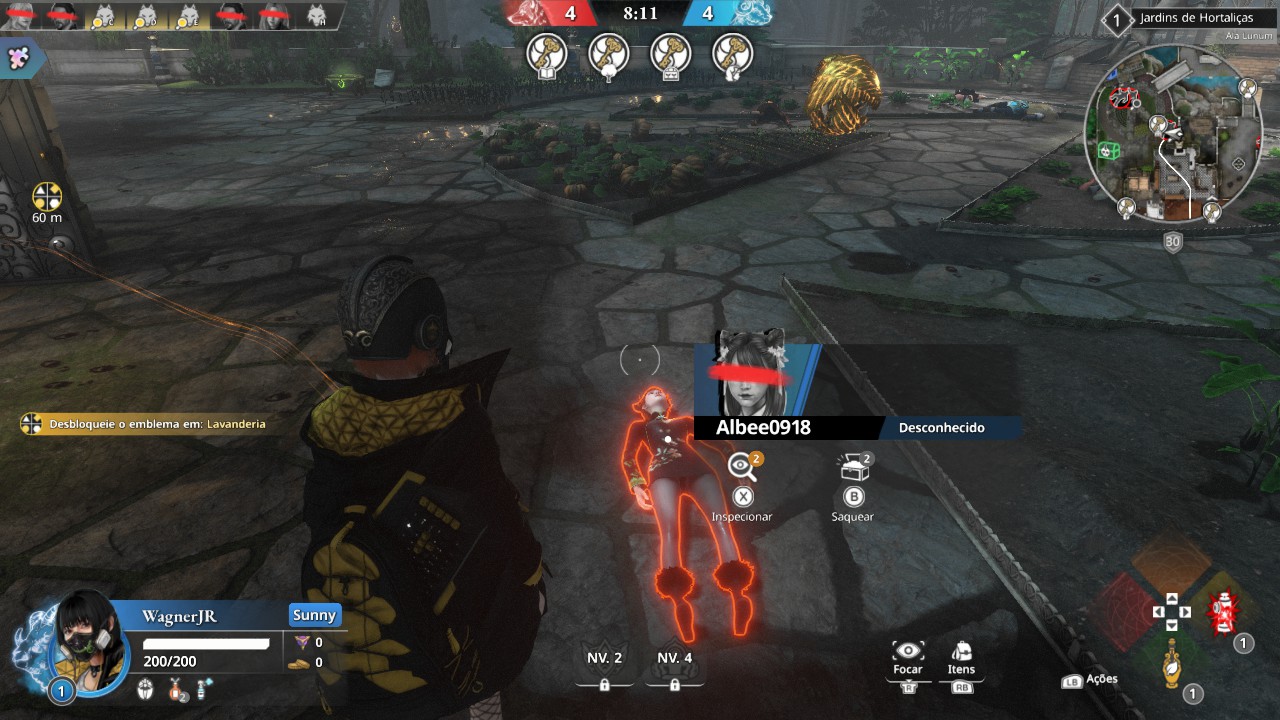Click the Jardins de Hortaliças location label
Viewport: 1280px width, 720px height.
click(1193, 18)
